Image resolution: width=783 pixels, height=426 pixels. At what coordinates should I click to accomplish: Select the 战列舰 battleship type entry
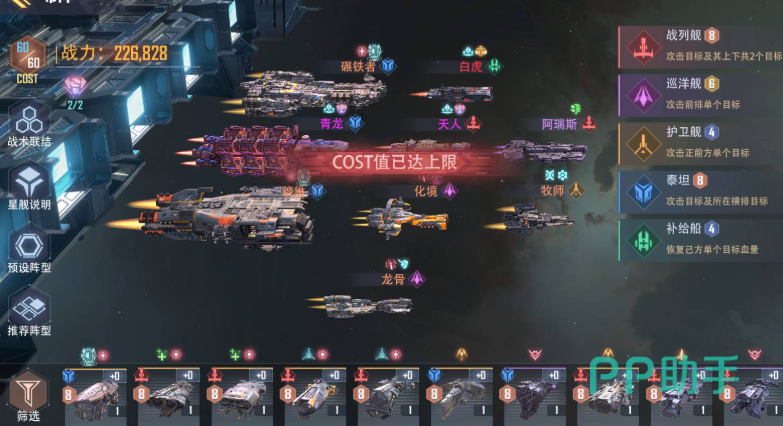click(699, 45)
